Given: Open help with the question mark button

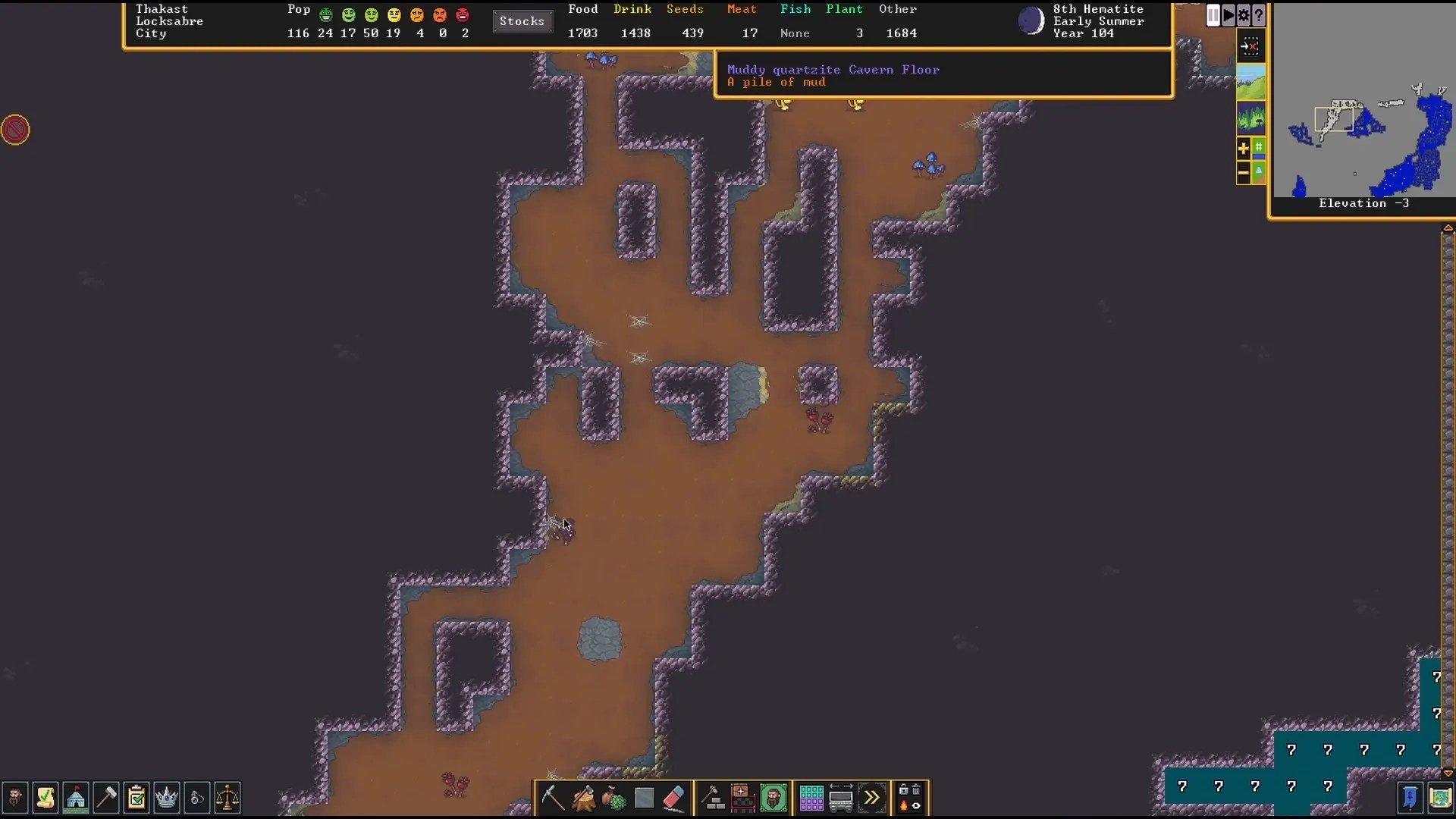Looking at the screenshot, I should point(1259,15).
